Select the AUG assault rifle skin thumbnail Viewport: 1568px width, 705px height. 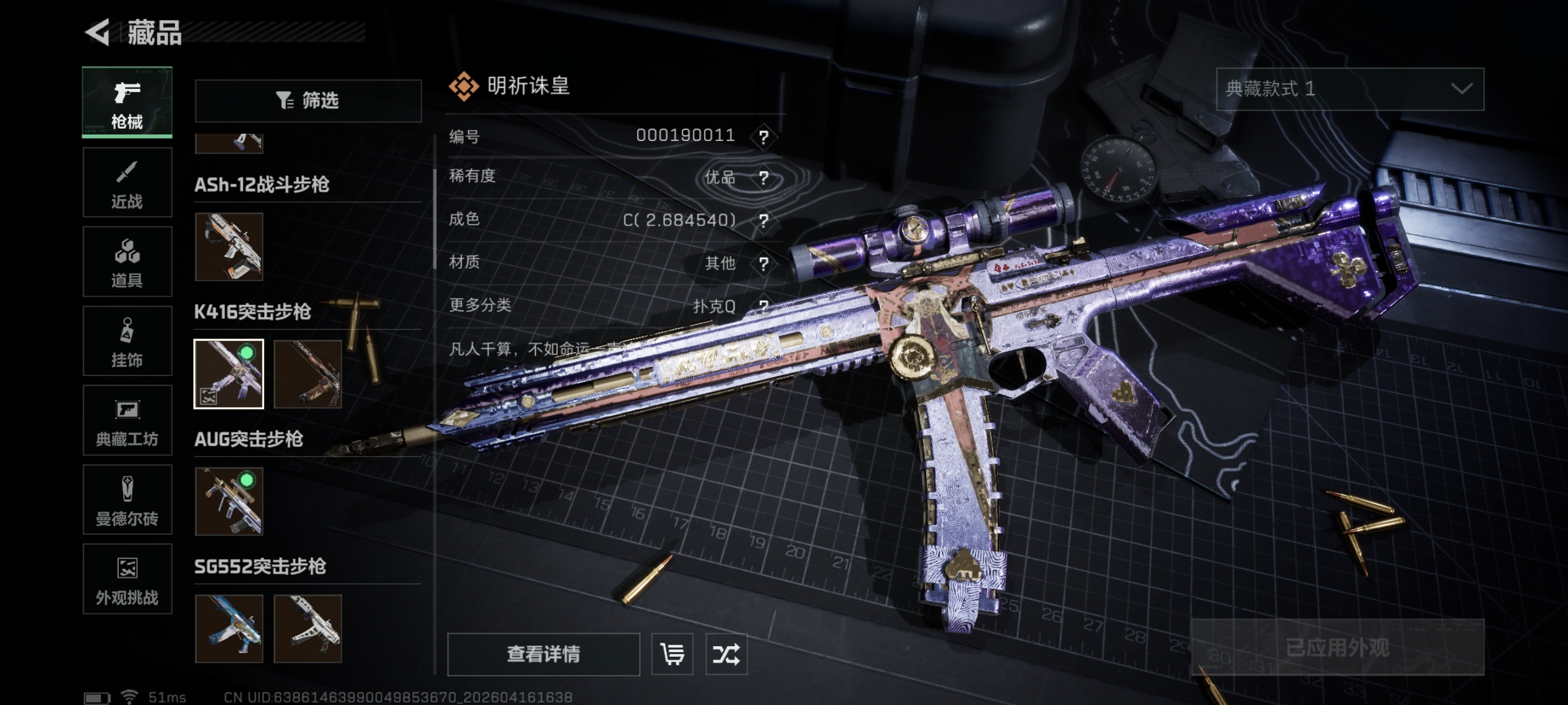click(x=229, y=501)
